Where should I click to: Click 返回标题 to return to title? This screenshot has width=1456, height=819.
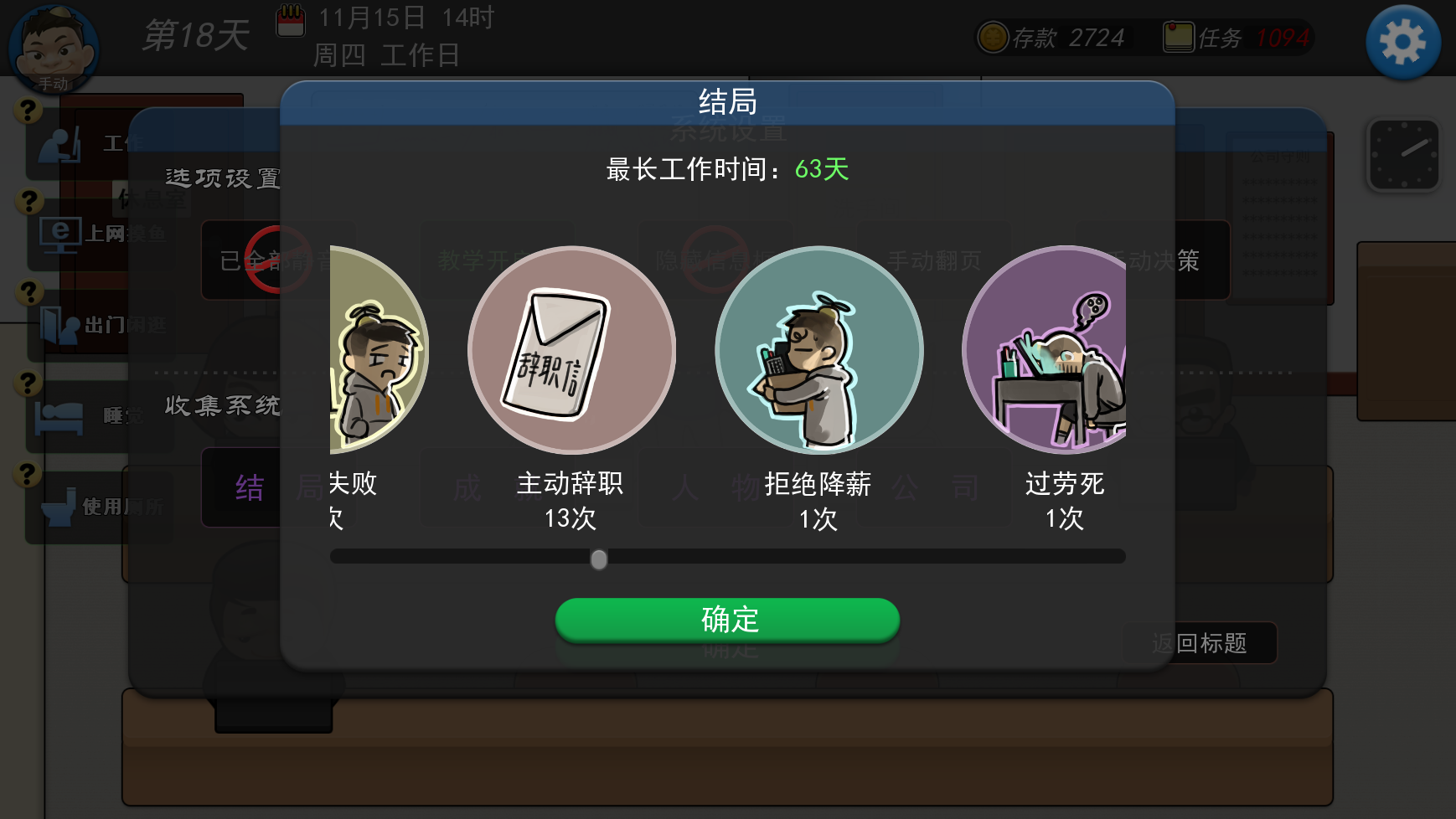click(1200, 643)
